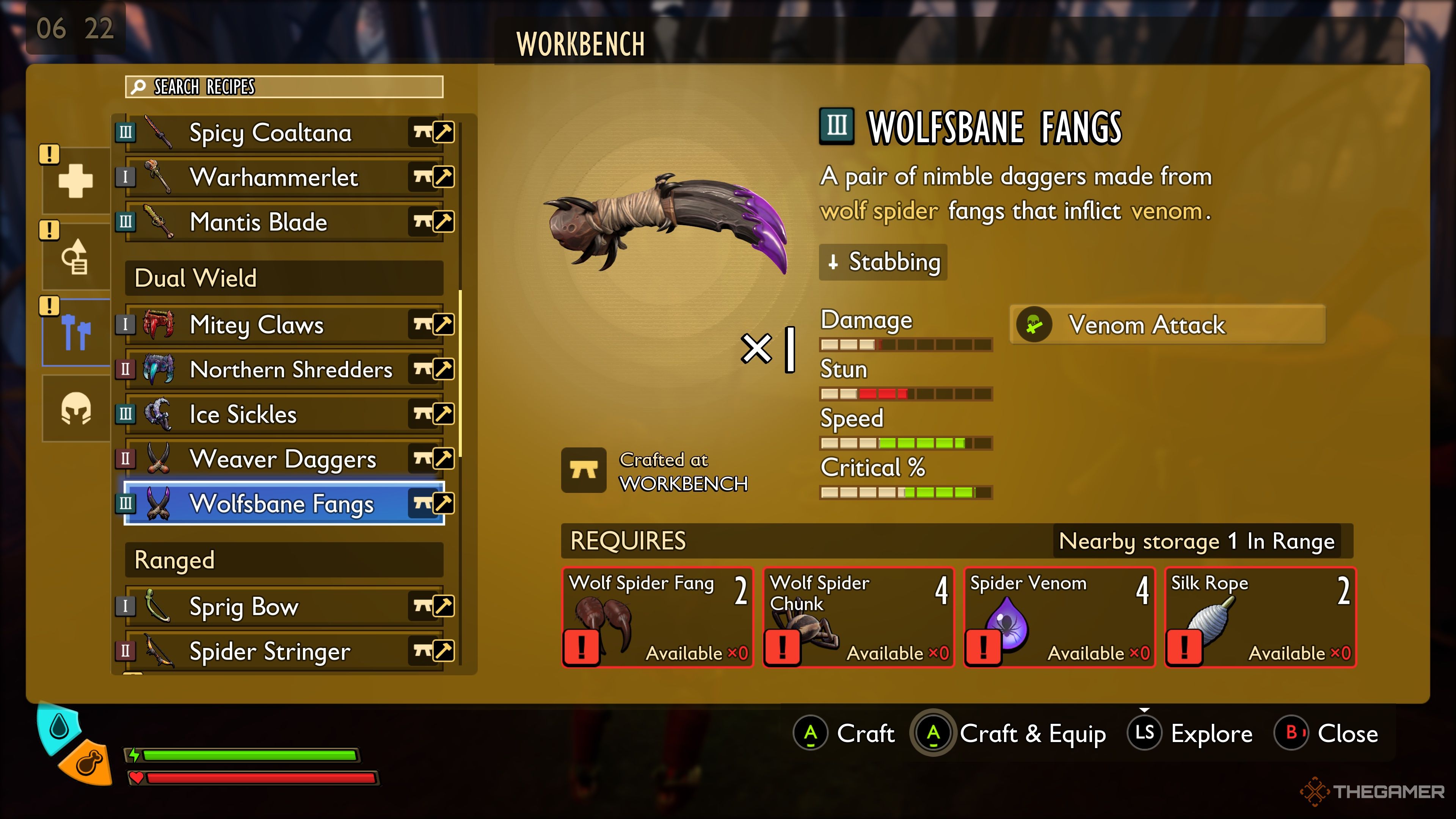The height and width of the screenshot is (819, 1456).
Task: Click the workbench icon beside Spicy Coaltana
Action: point(420,132)
